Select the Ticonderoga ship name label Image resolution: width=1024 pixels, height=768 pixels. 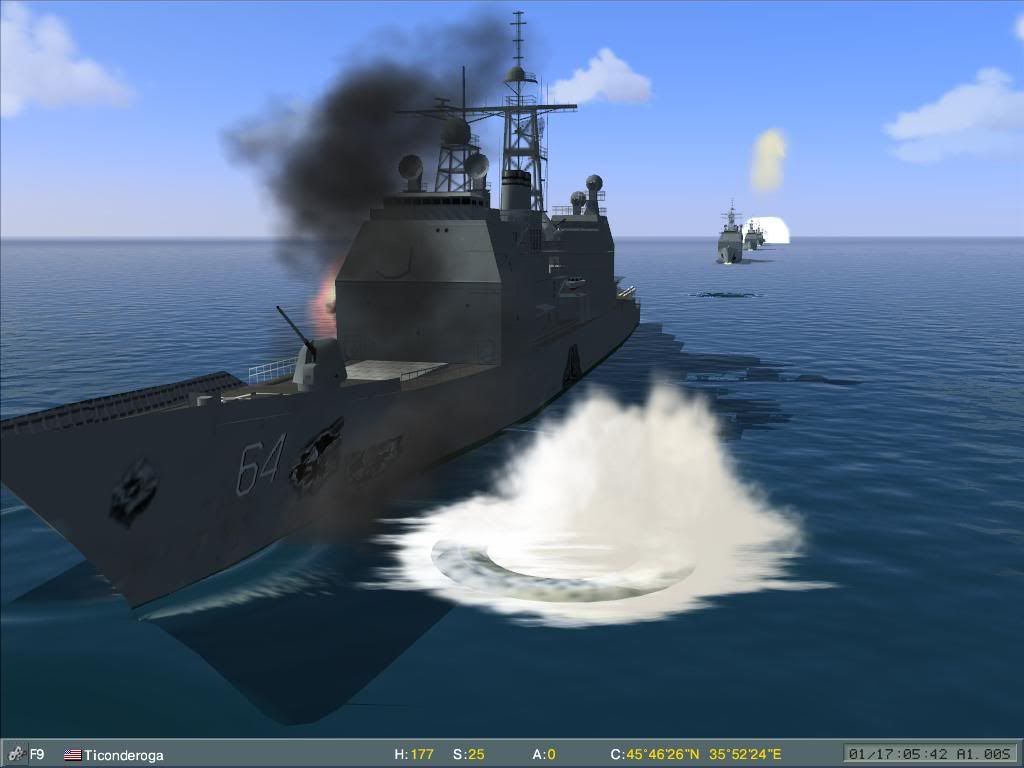123,756
